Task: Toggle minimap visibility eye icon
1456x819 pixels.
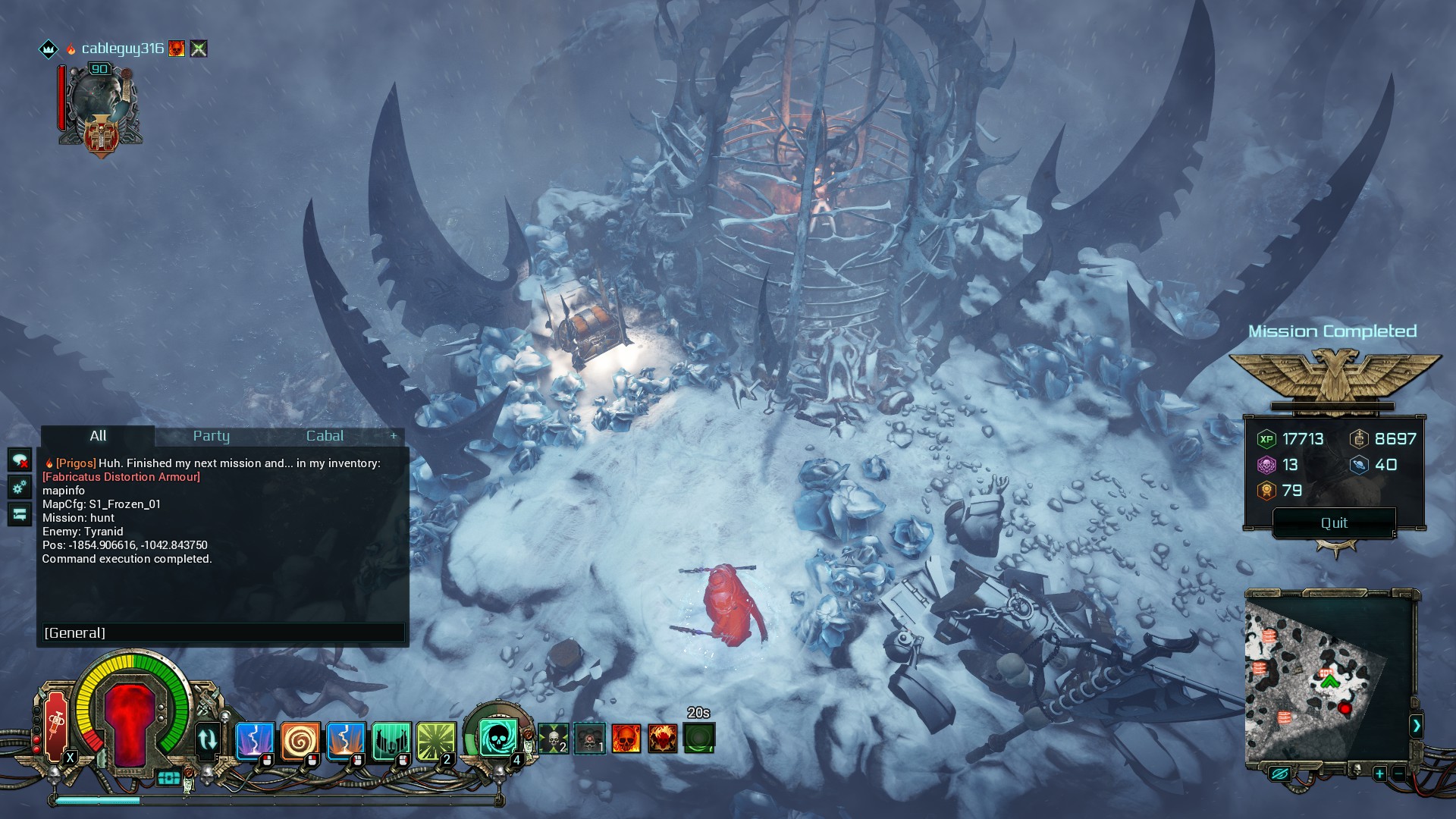Action: [x=1279, y=774]
